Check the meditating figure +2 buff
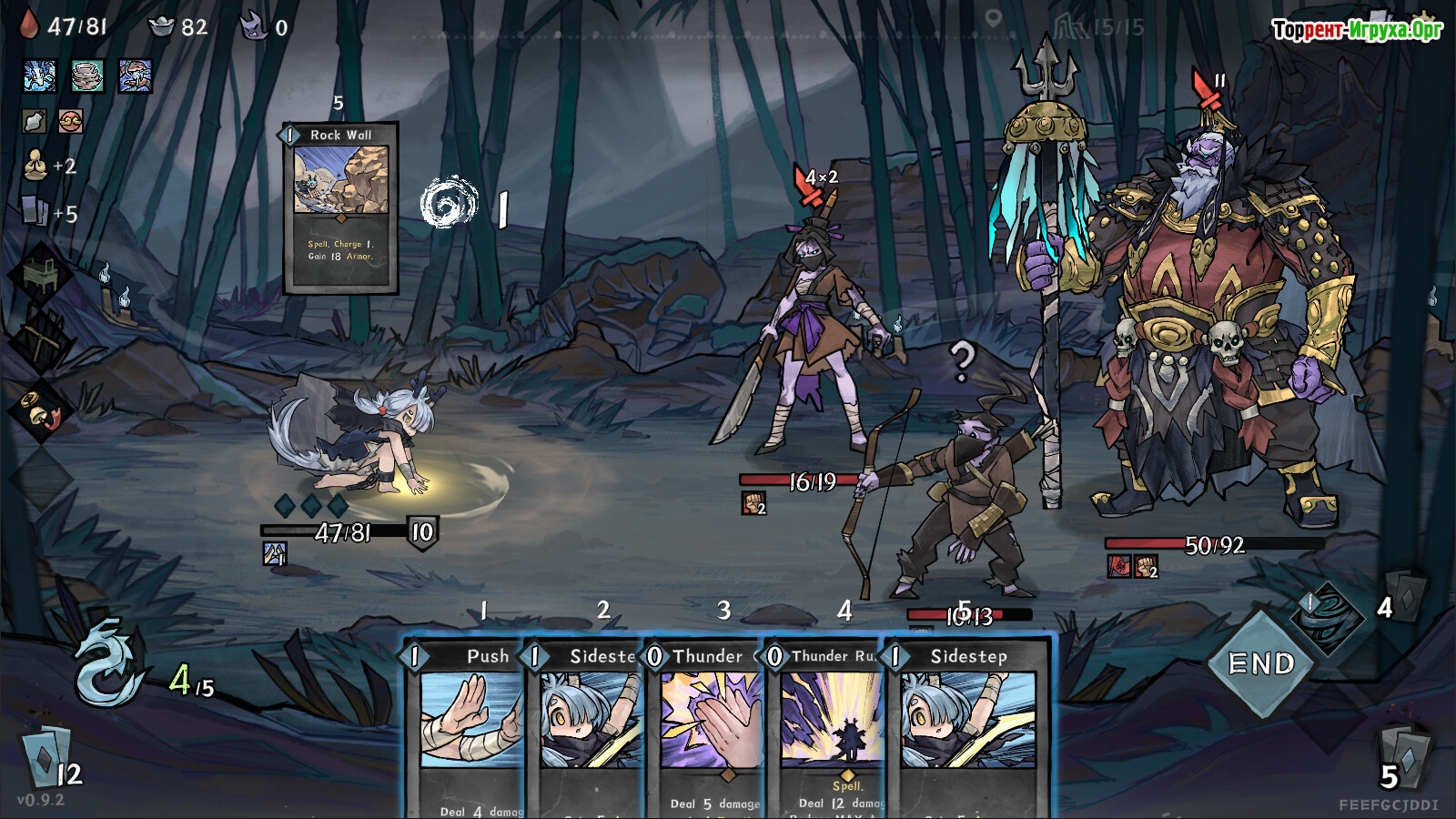 coord(36,165)
